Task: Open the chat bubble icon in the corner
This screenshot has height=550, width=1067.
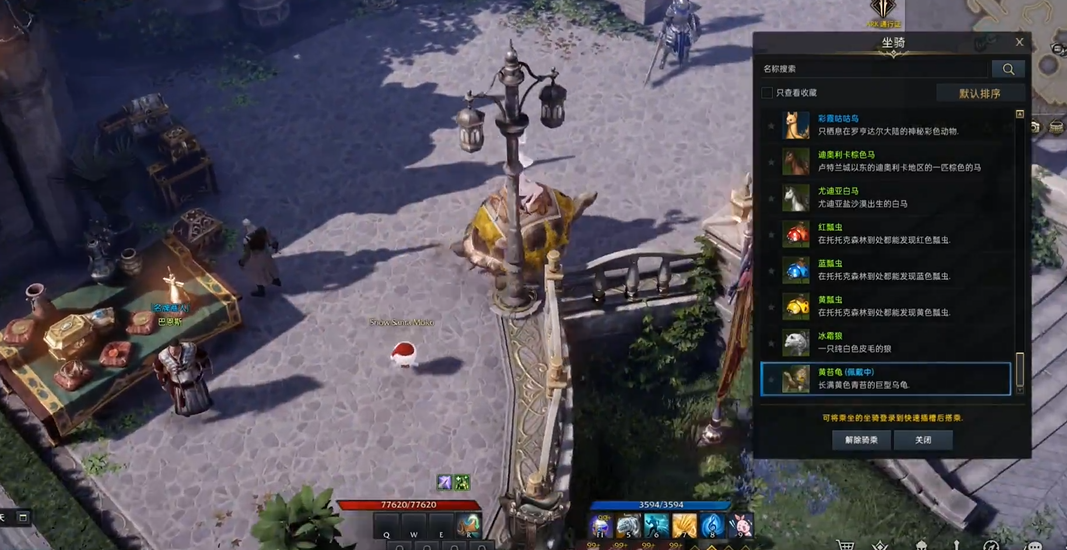Action: tap(1034, 546)
